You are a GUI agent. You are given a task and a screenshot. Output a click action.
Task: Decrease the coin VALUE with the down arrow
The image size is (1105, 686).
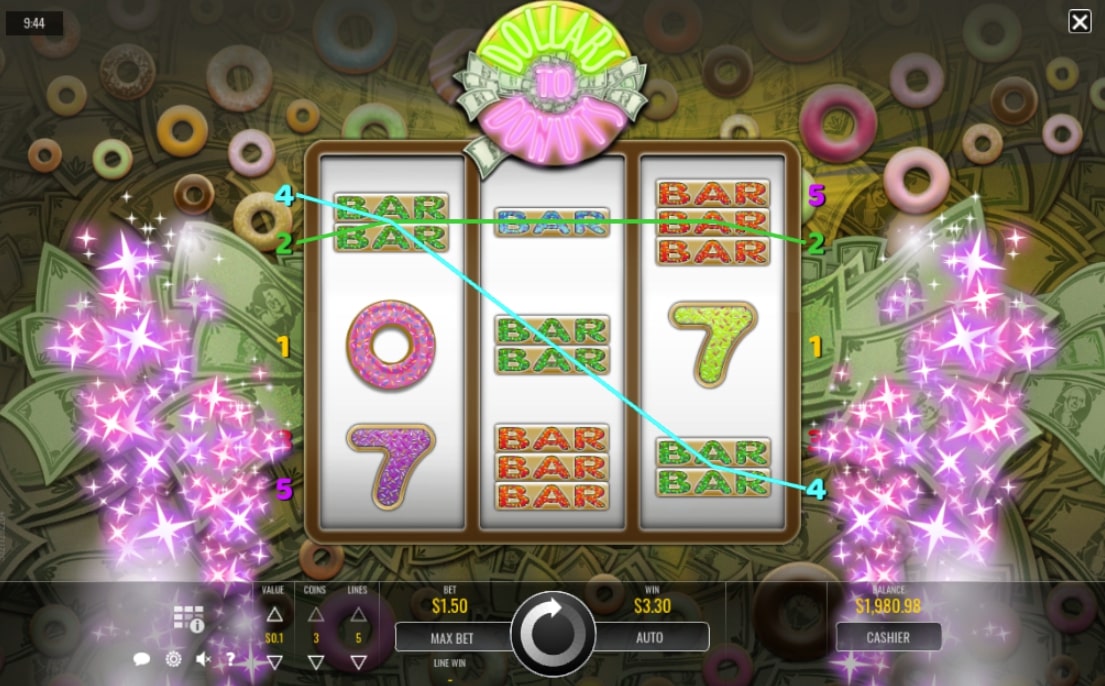pyautogui.click(x=275, y=662)
